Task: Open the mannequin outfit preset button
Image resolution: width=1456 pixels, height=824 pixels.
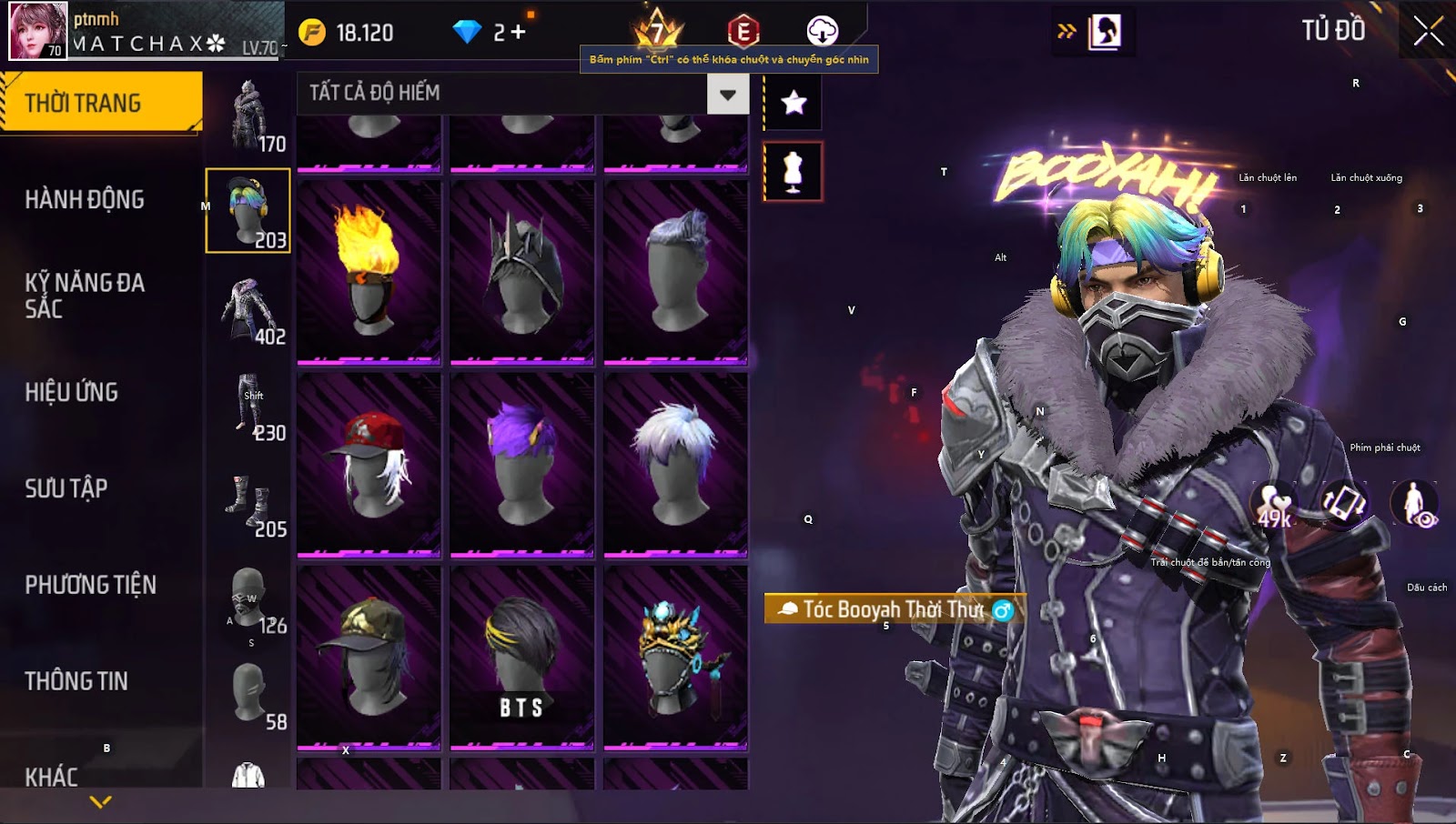Action: pyautogui.click(x=793, y=171)
